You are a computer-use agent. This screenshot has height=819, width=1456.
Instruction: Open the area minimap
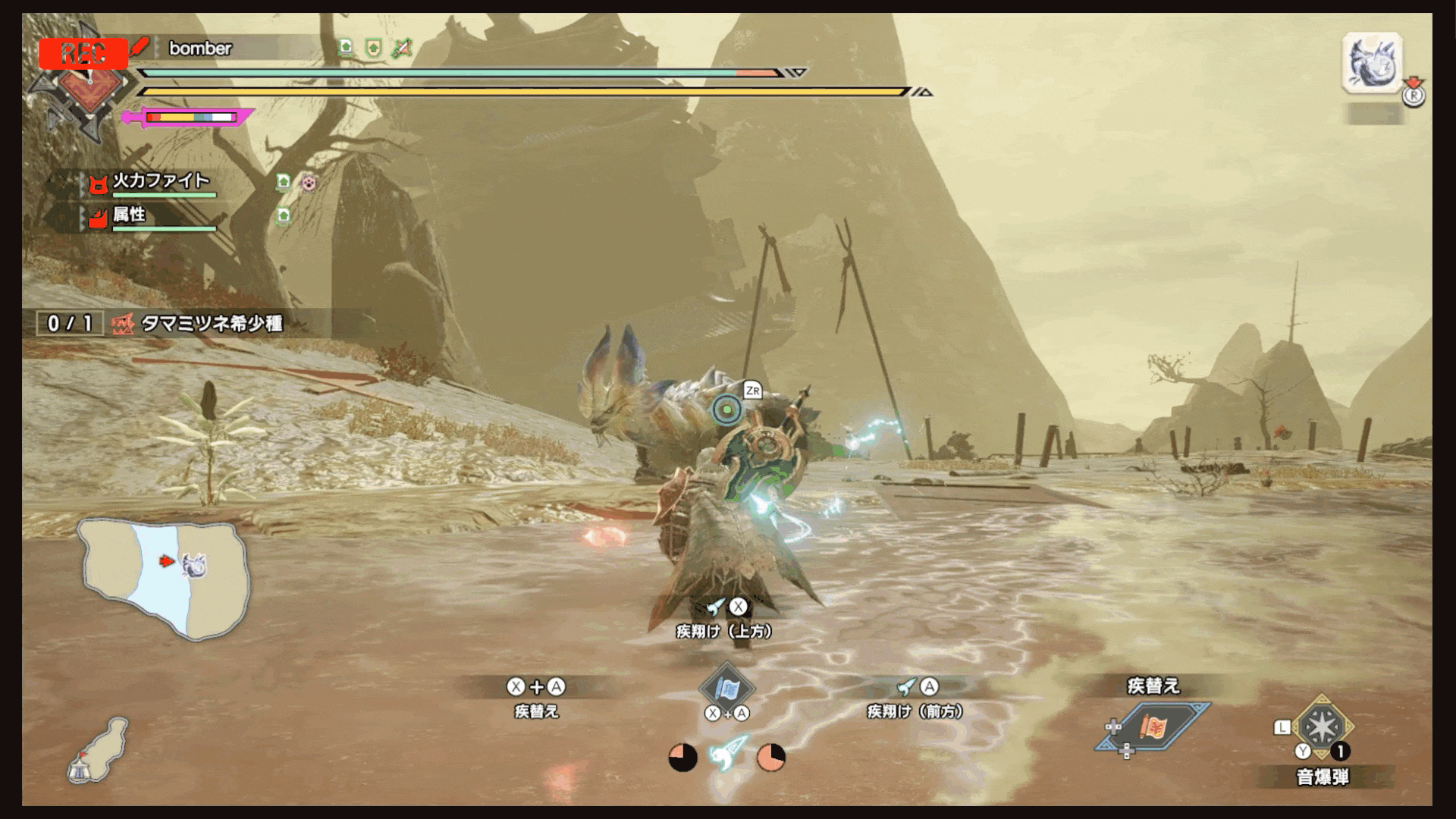[x=163, y=578]
